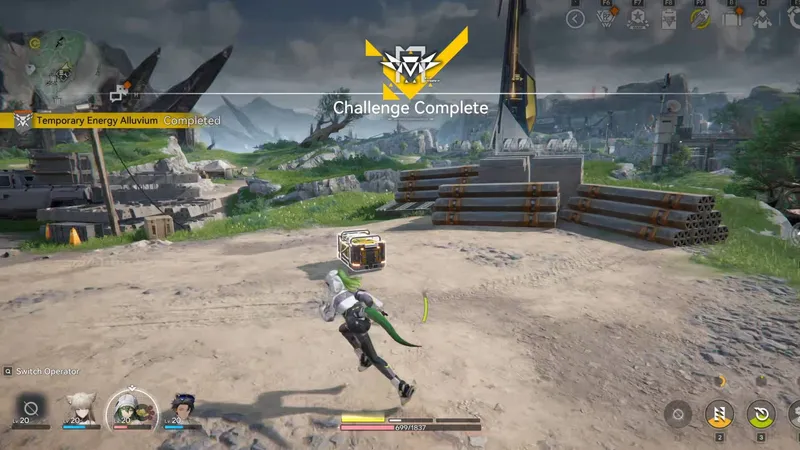Click the greyed-out empty skill slot
Viewport: 800px width, 450px height.
click(x=678, y=413)
